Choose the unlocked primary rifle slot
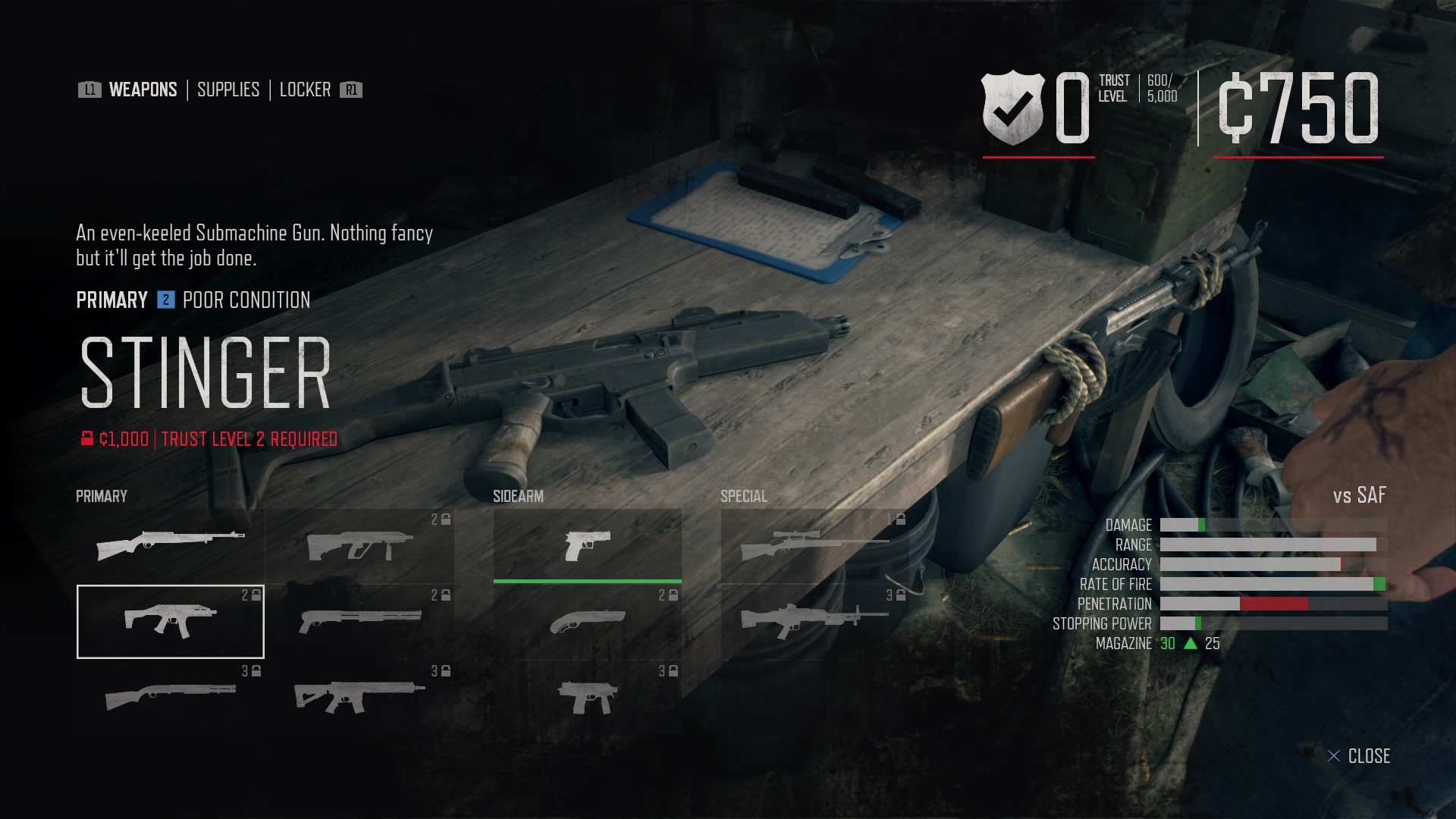 (171, 545)
